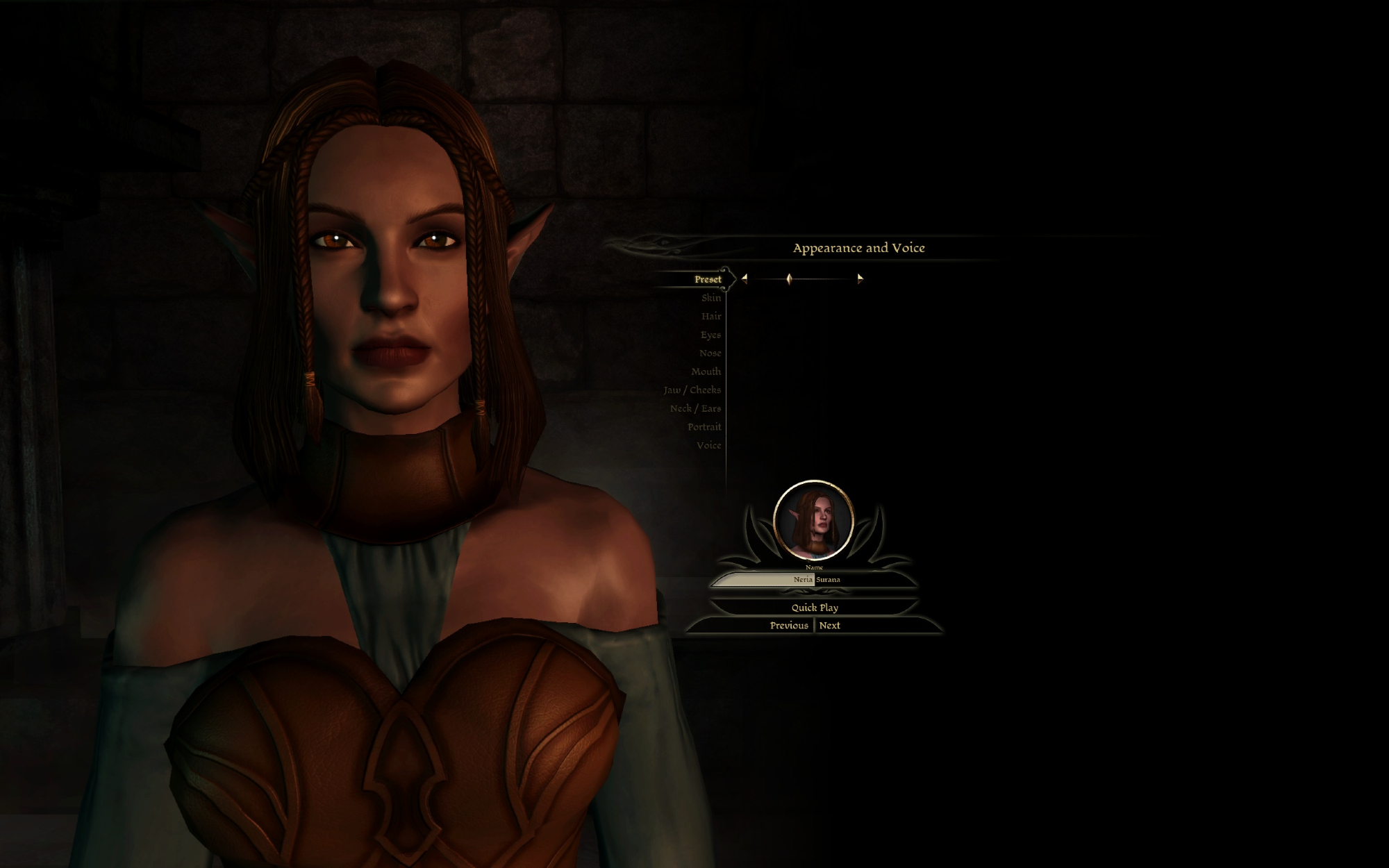Choose the Hair category

click(710, 317)
